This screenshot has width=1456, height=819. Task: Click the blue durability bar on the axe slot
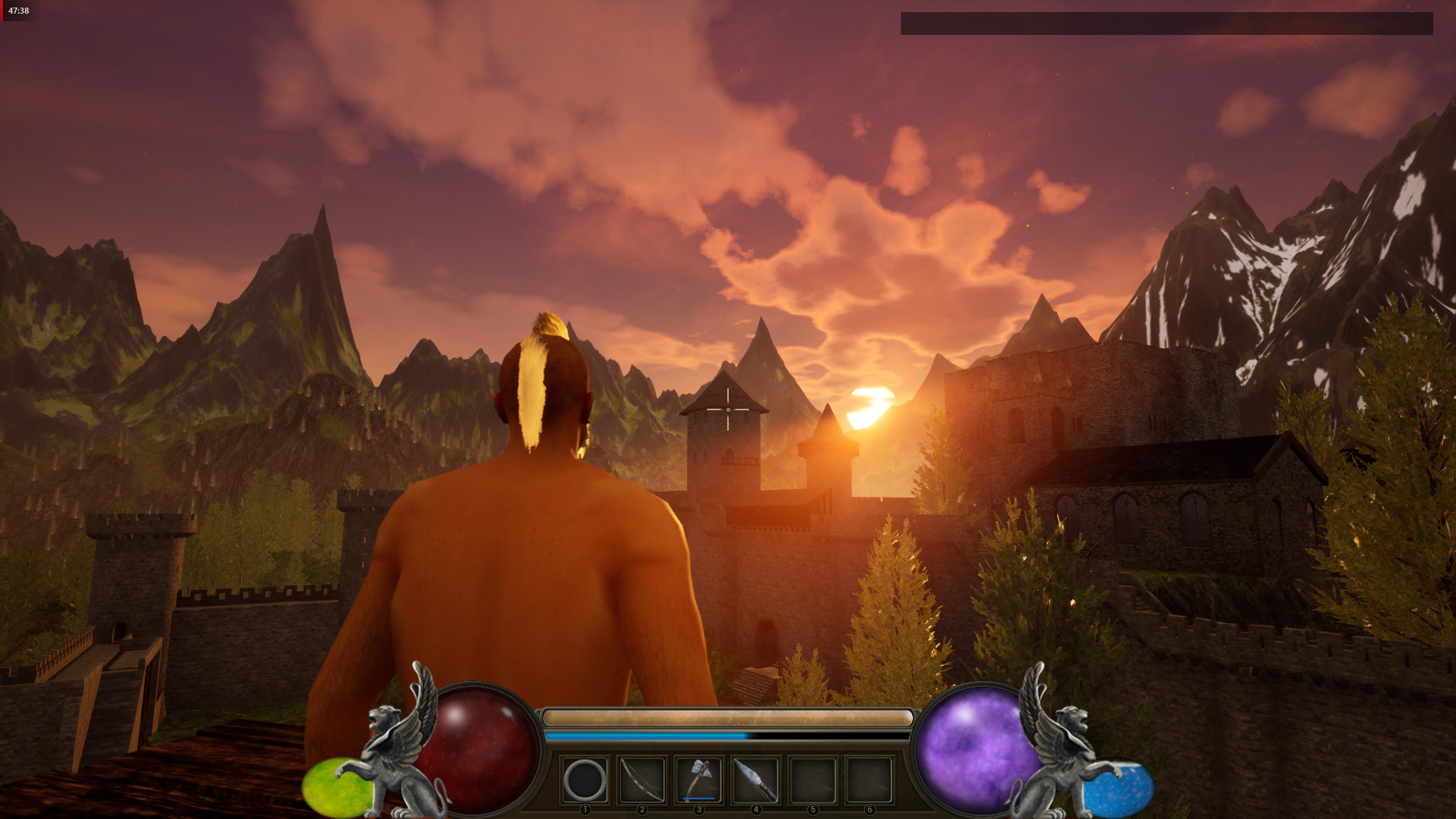point(699,799)
